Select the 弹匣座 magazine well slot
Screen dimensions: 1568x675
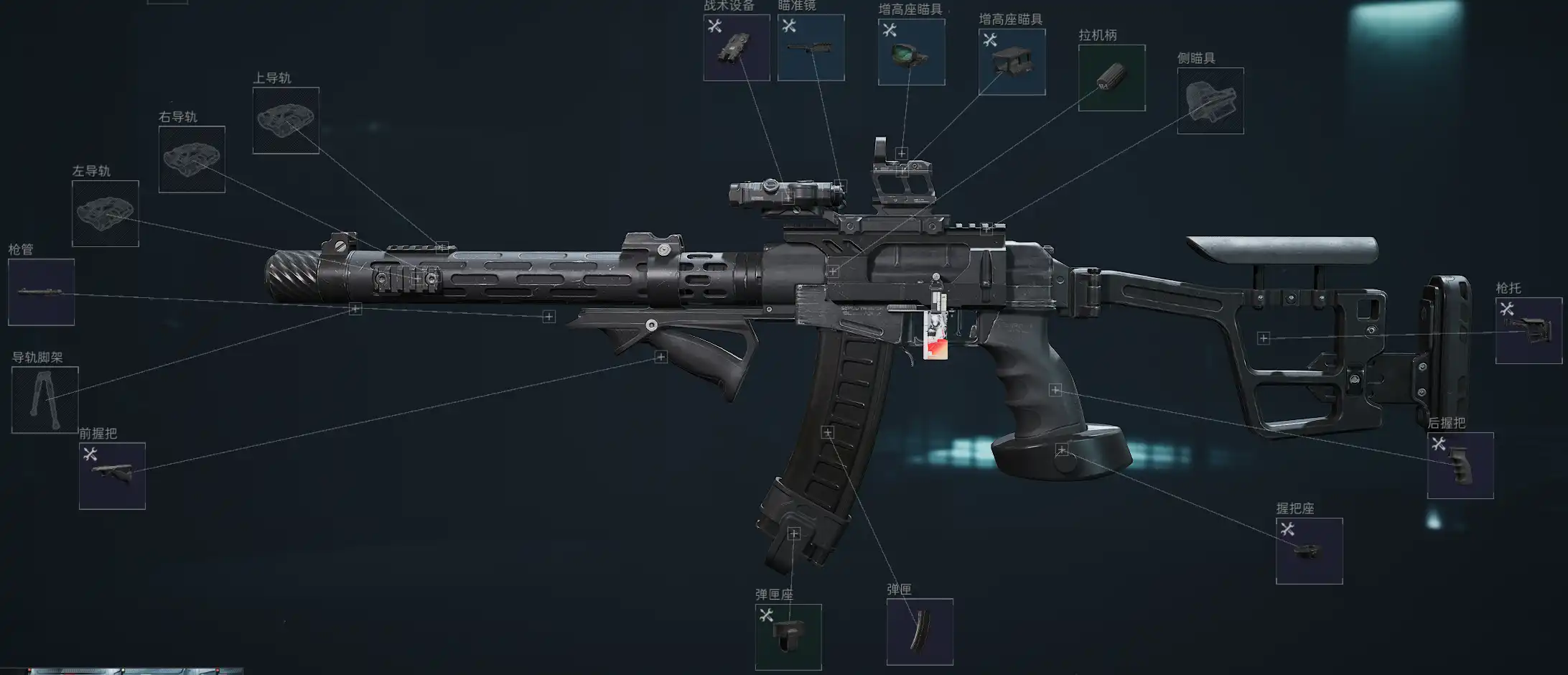tap(788, 637)
